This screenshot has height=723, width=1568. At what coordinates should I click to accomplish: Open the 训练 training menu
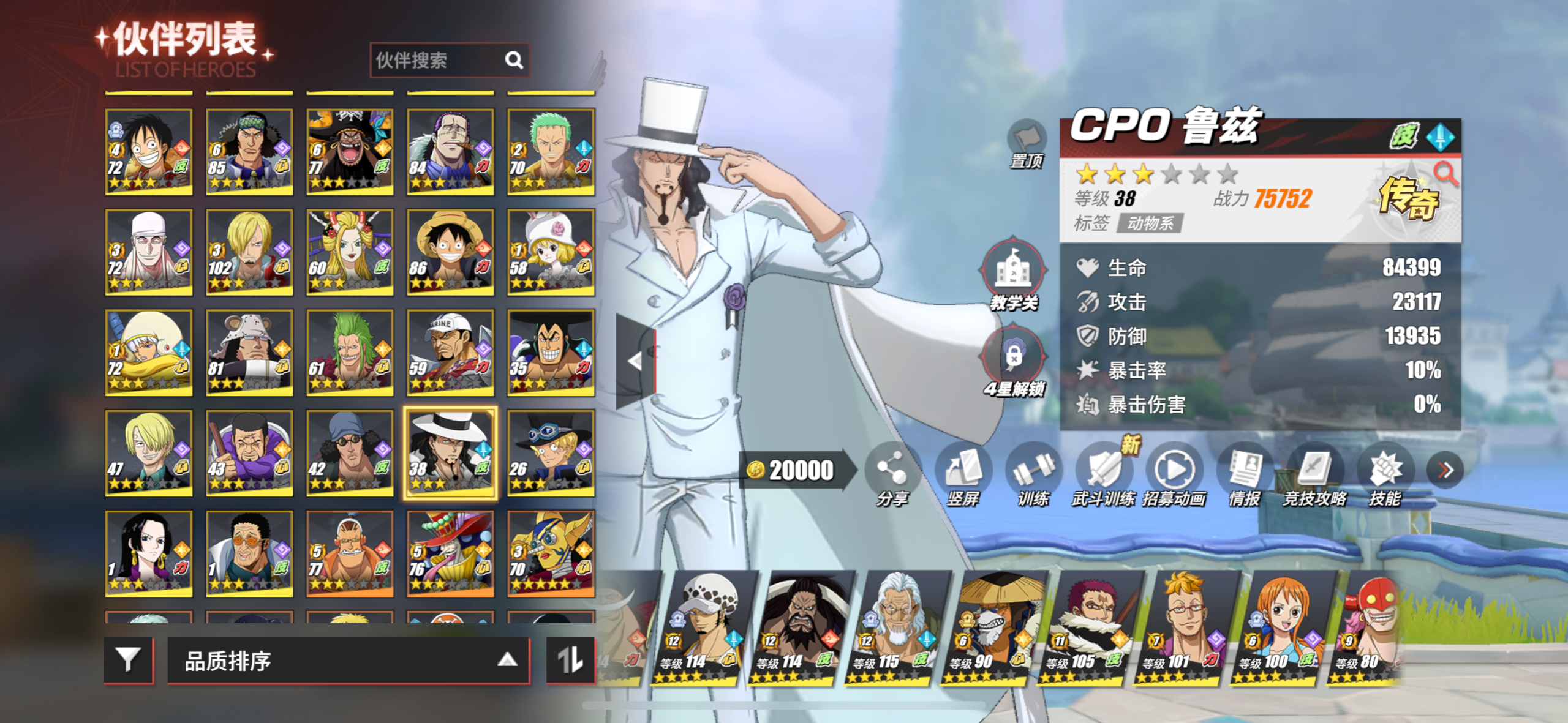tap(1033, 474)
